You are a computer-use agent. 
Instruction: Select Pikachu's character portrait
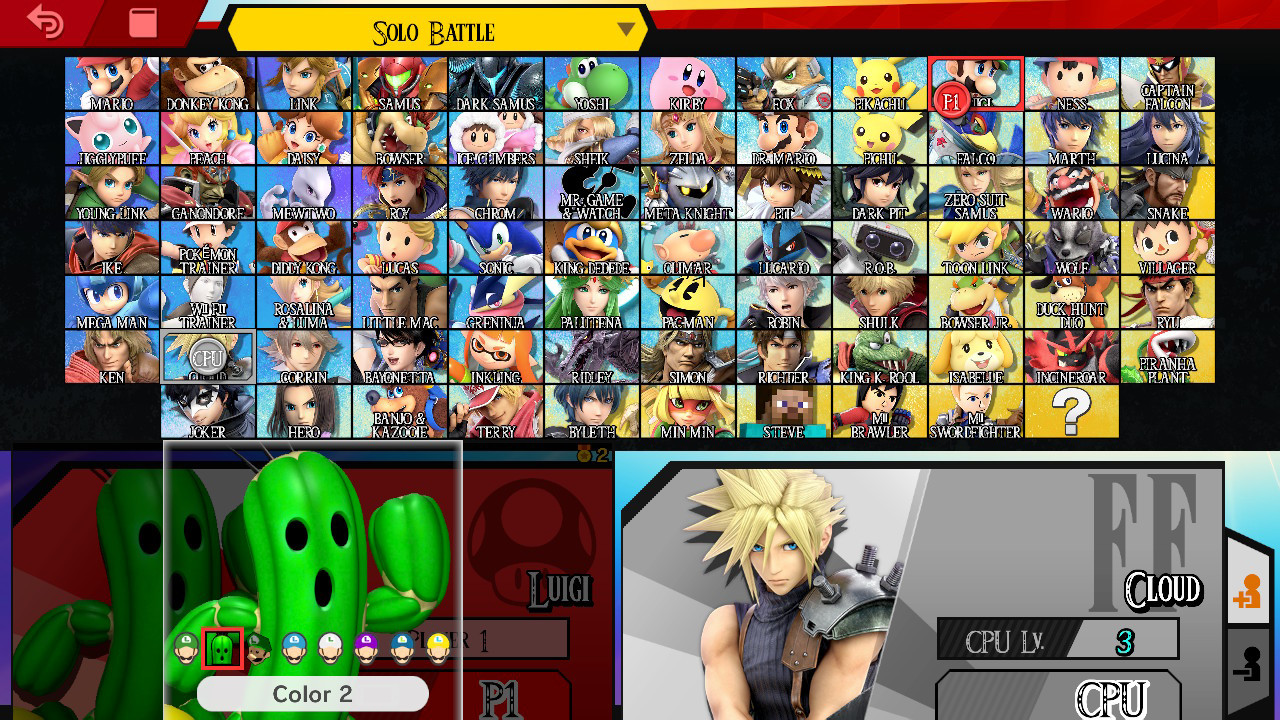[880, 84]
